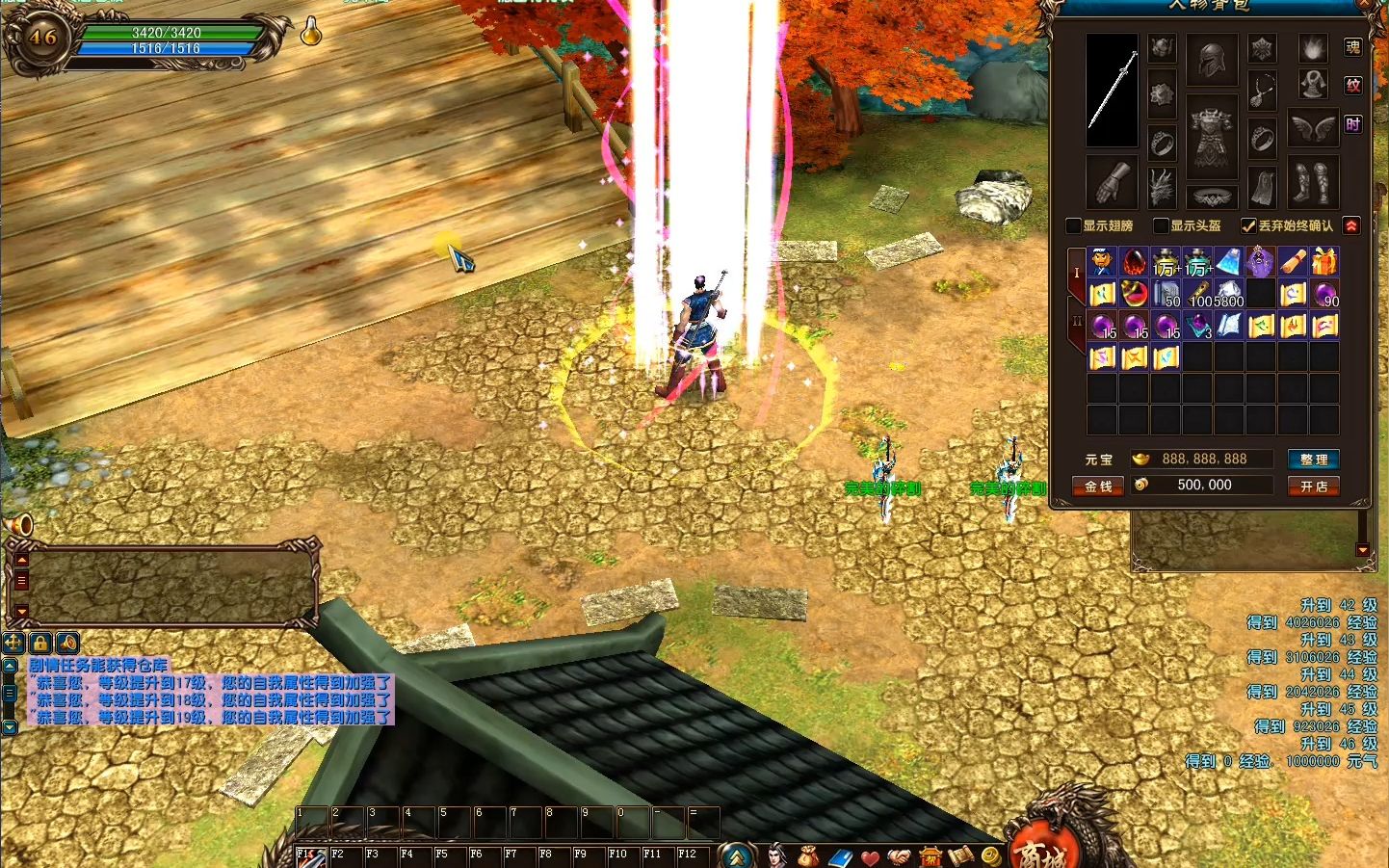
Task: Click the red heart friends icon
Action: click(870, 855)
